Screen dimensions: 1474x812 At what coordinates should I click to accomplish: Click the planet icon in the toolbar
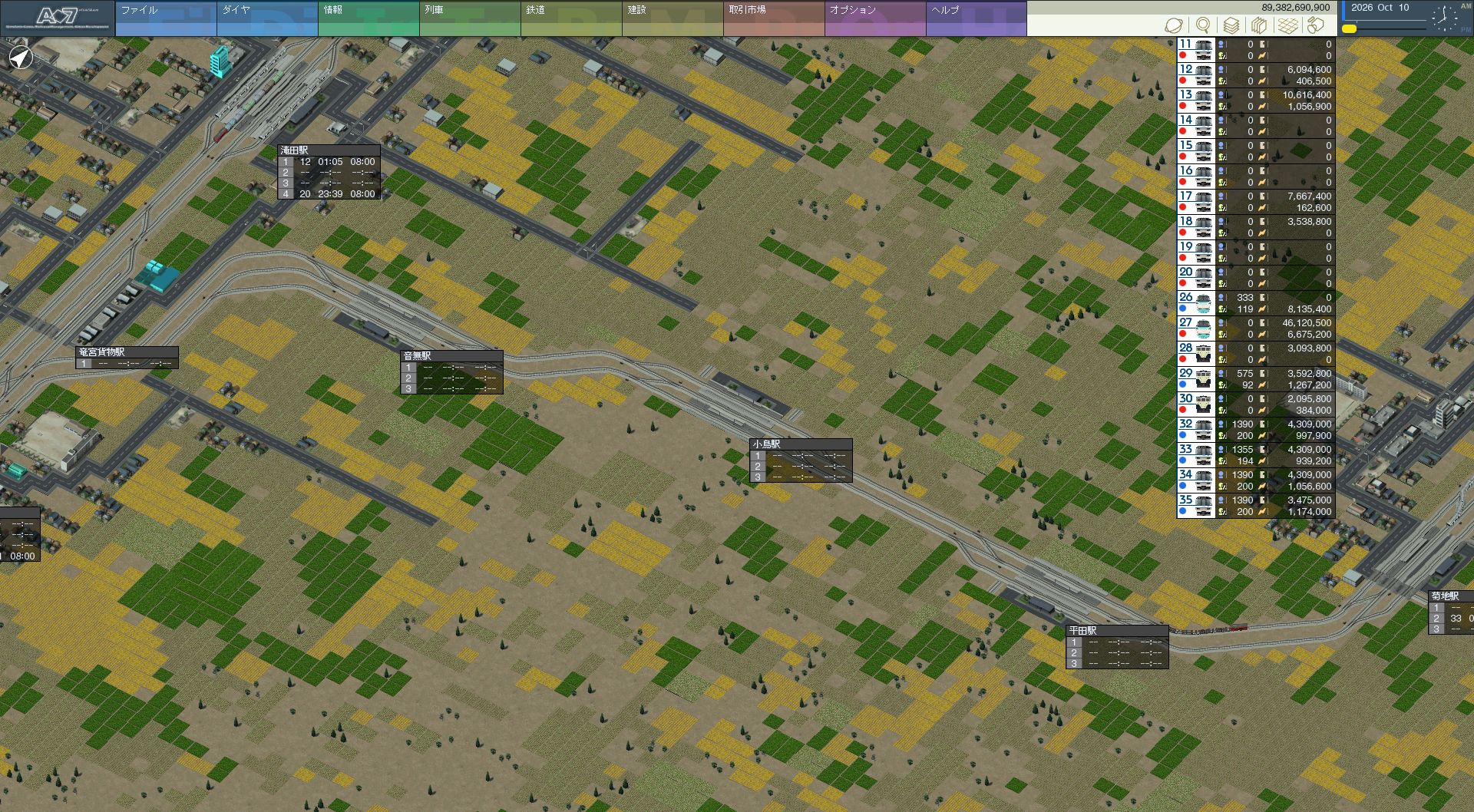1175,25
